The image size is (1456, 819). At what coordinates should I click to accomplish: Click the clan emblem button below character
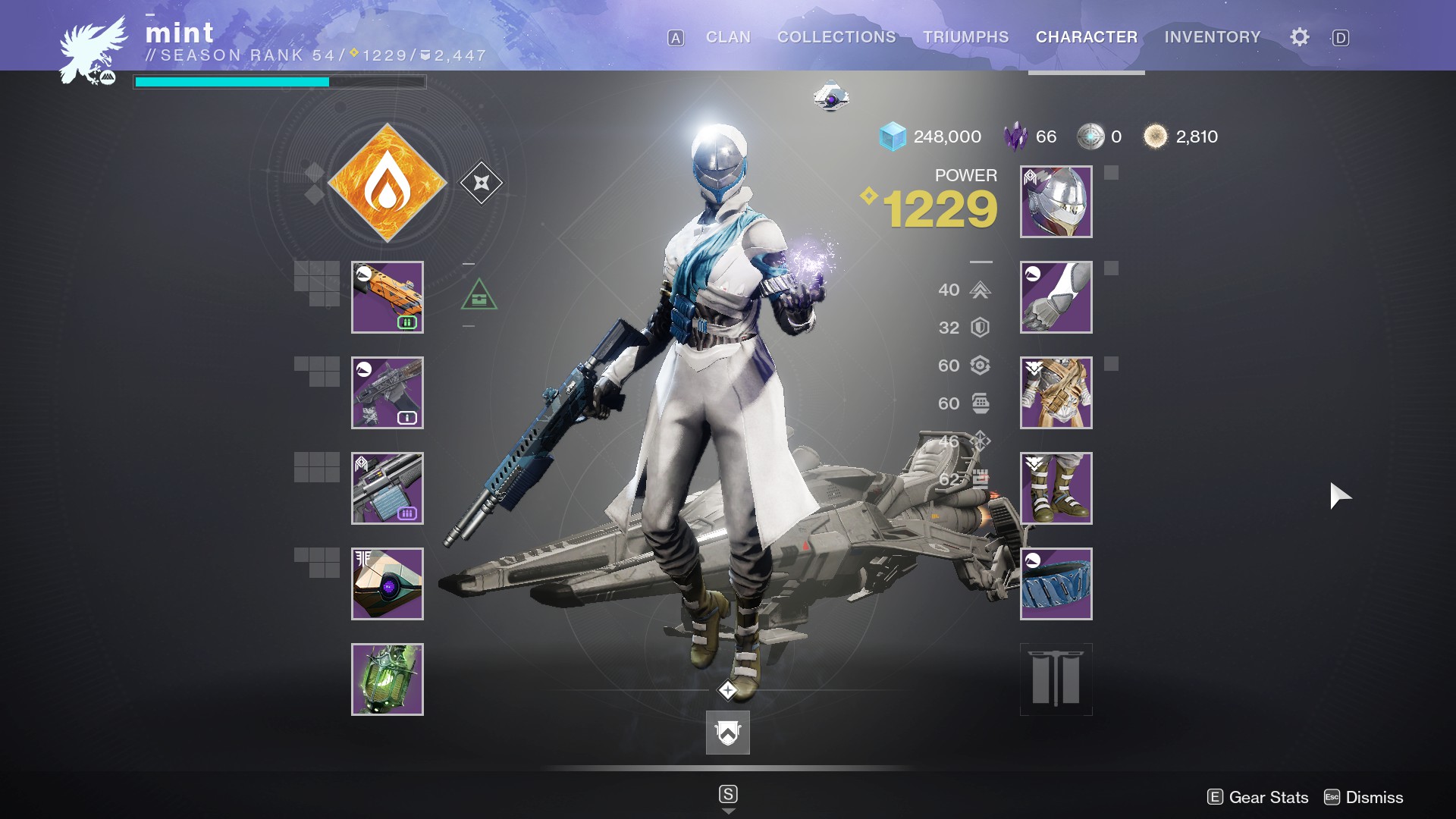point(728,733)
